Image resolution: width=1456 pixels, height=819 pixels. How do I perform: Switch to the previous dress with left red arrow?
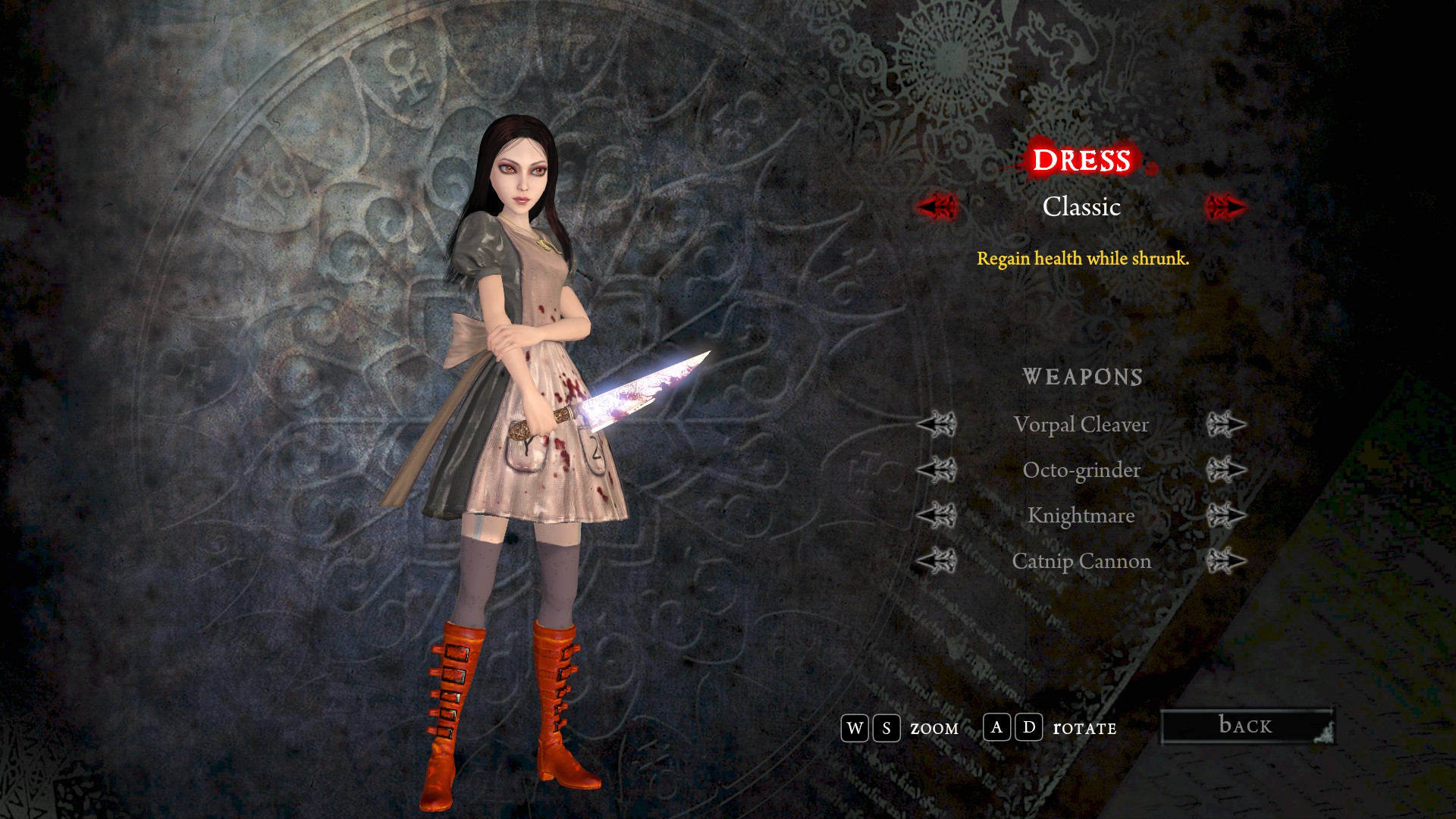click(937, 206)
